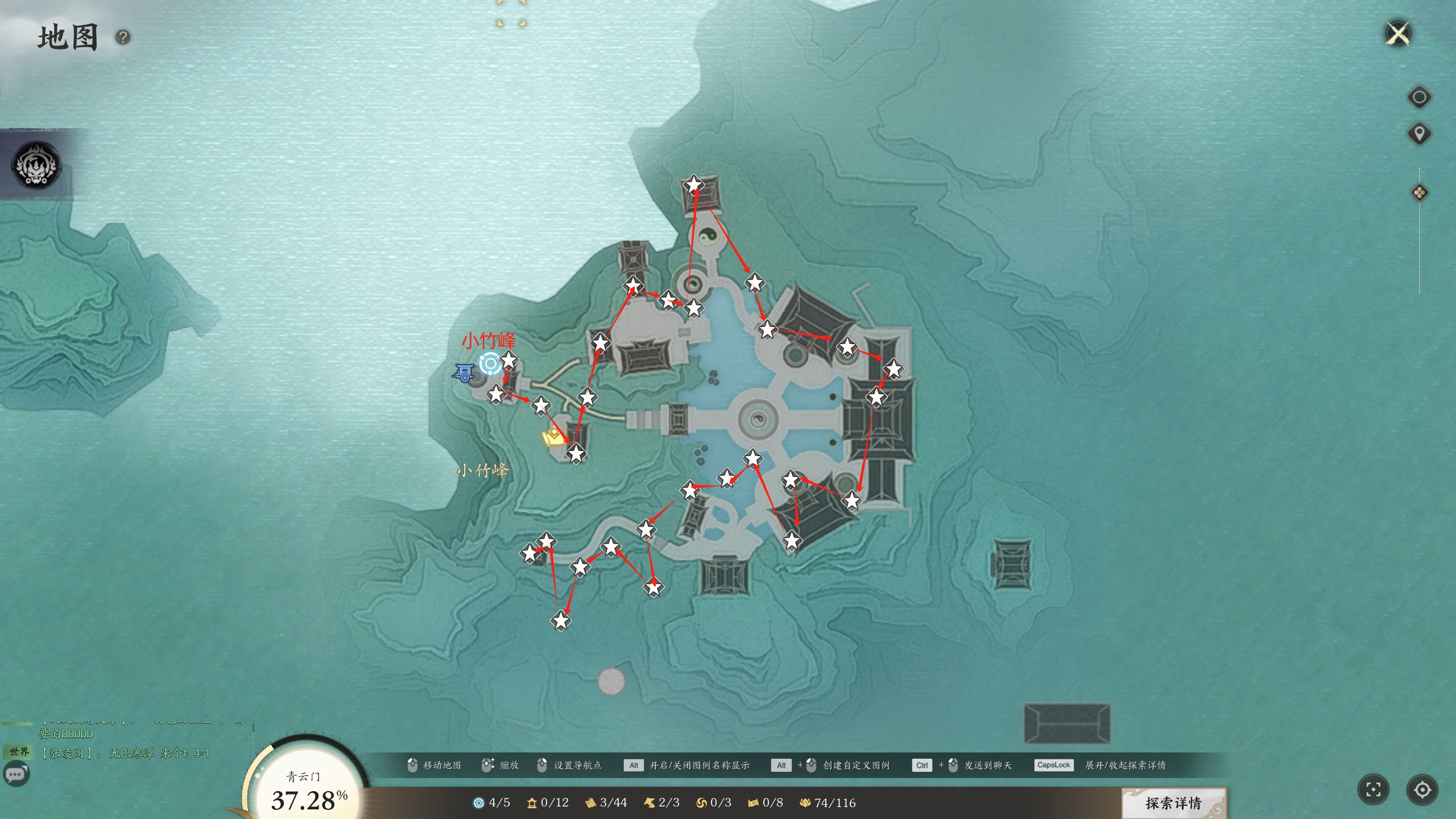Toggle the location pin marker button
This screenshot has height=819, width=1456.
[1418, 134]
